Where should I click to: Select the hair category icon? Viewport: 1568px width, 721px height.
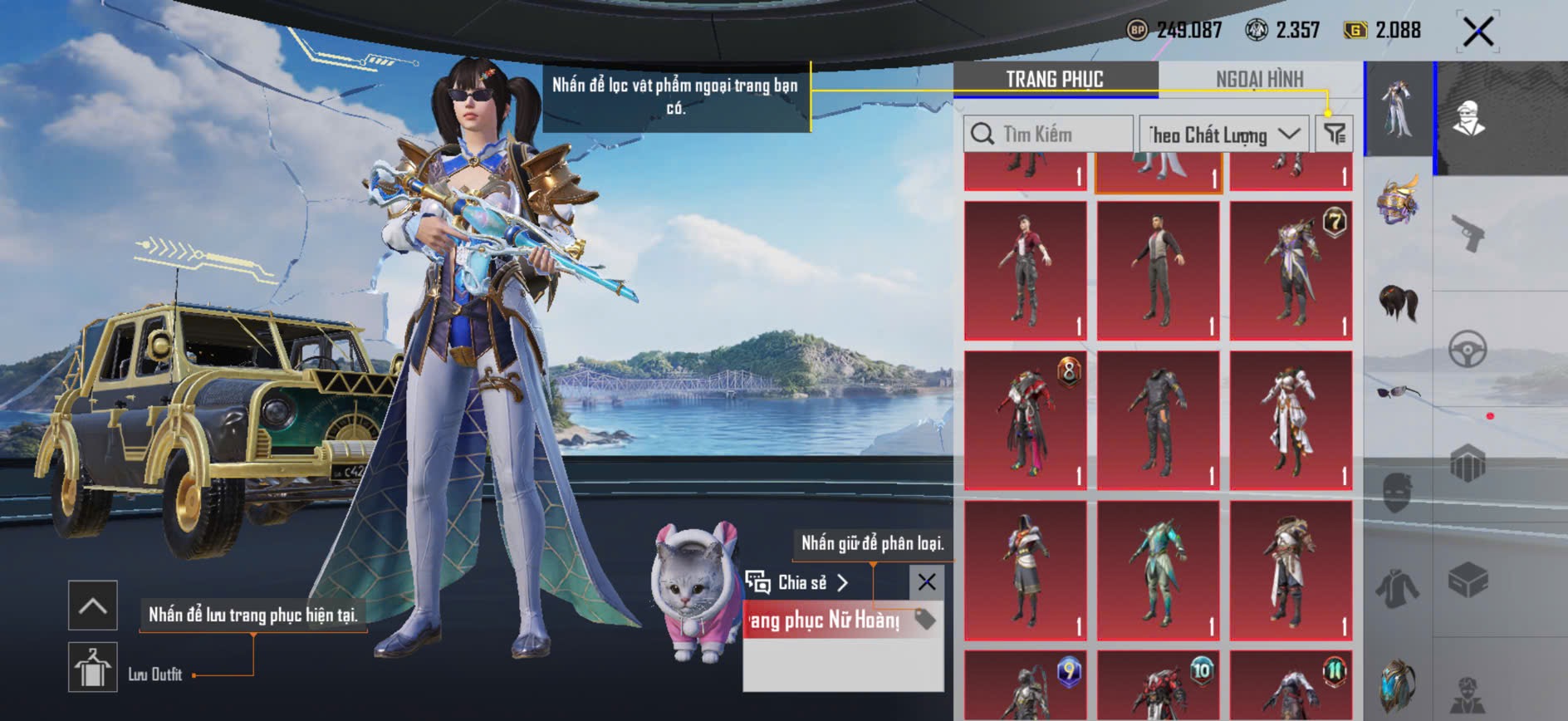(1399, 302)
